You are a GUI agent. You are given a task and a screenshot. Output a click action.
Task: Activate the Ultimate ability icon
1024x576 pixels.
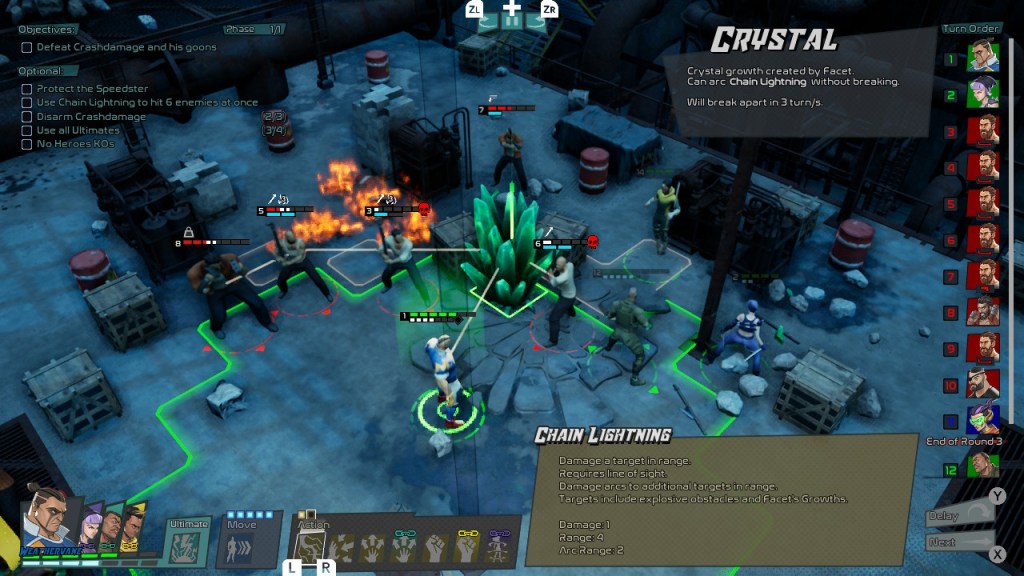(186, 548)
